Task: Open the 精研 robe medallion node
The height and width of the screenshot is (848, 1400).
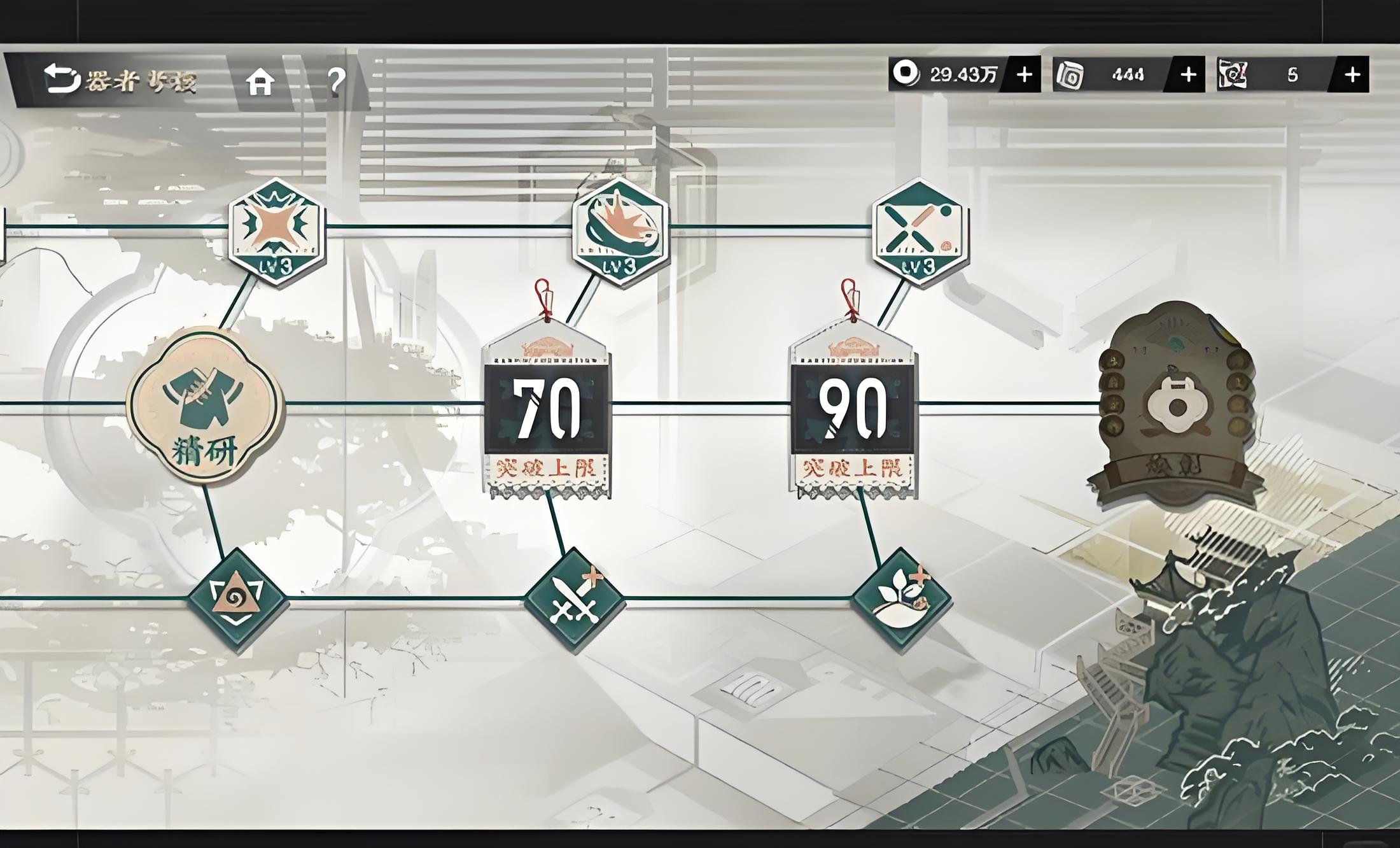Action: click(x=205, y=405)
